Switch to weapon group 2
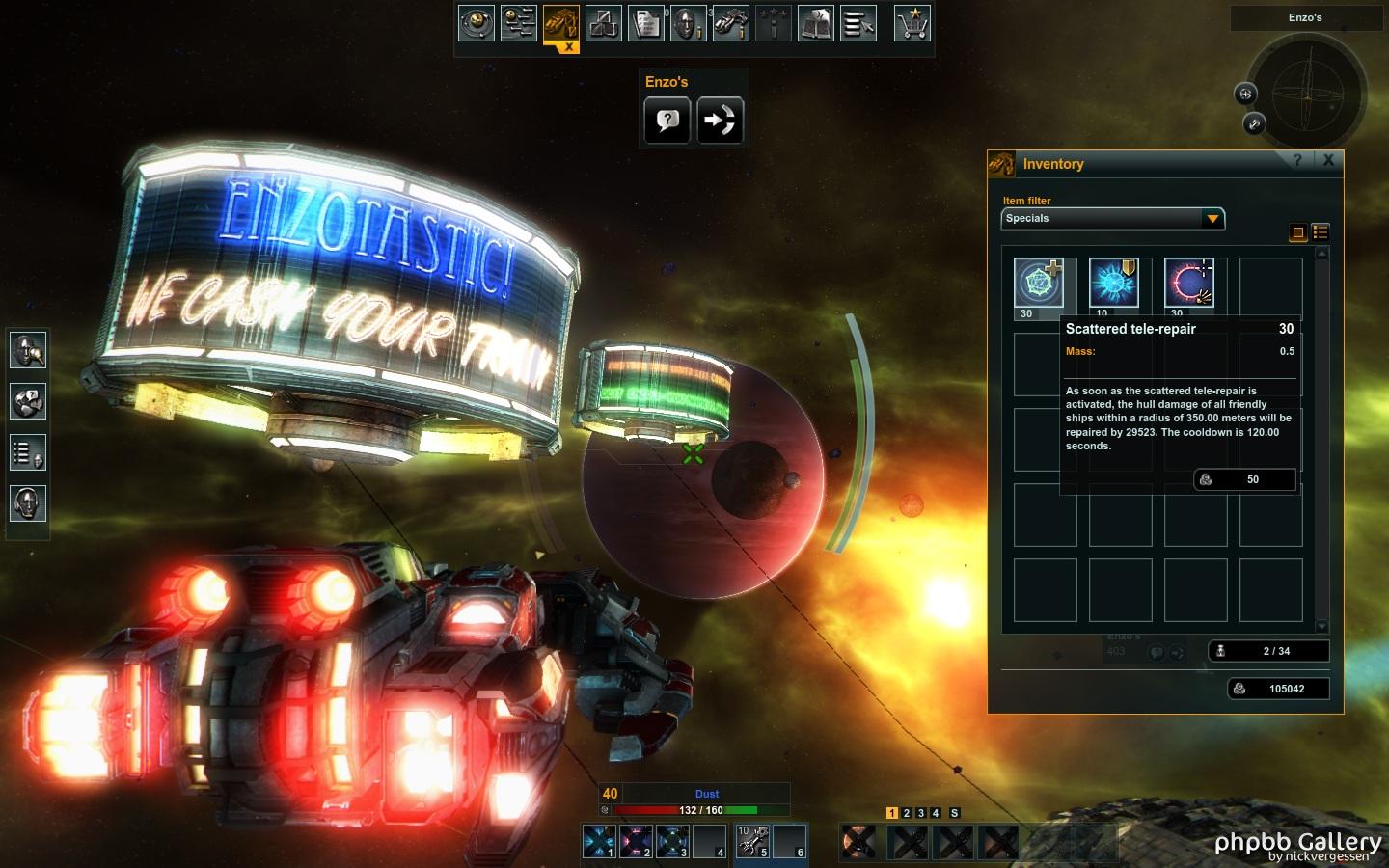The height and width of the screenshot is (868, 1389). coord(907,813)
